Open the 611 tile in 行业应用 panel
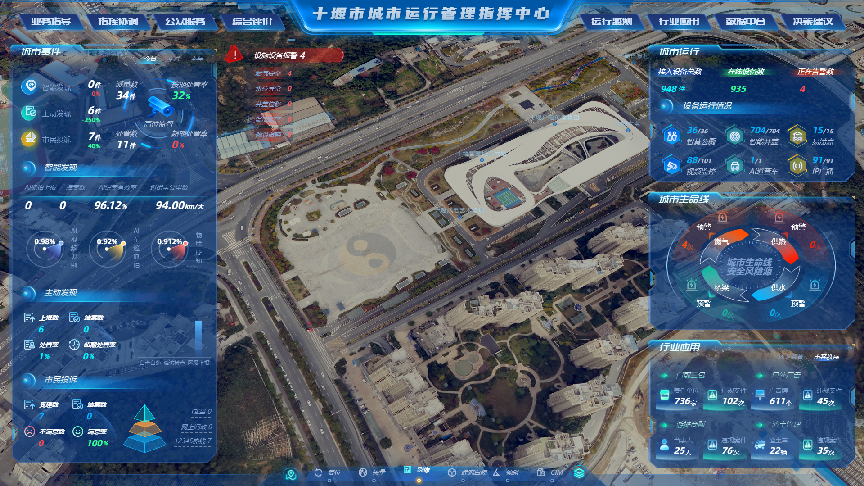 [x=771, y=397]
